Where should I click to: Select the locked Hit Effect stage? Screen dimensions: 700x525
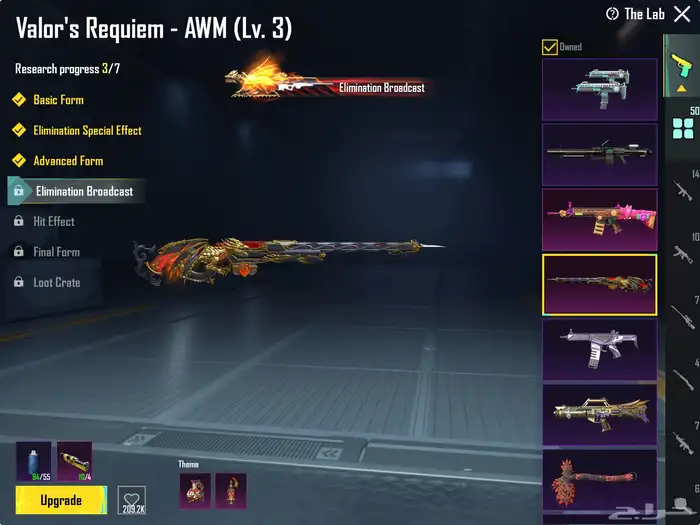(53, 221)
